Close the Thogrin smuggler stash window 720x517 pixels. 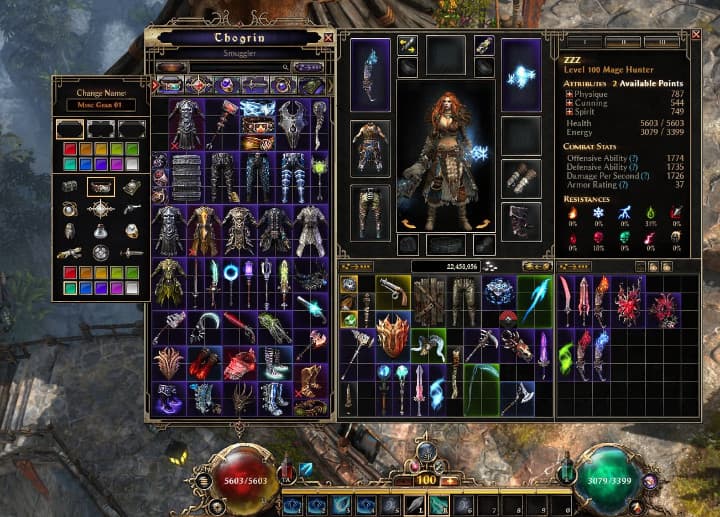[x=329, y=38]
